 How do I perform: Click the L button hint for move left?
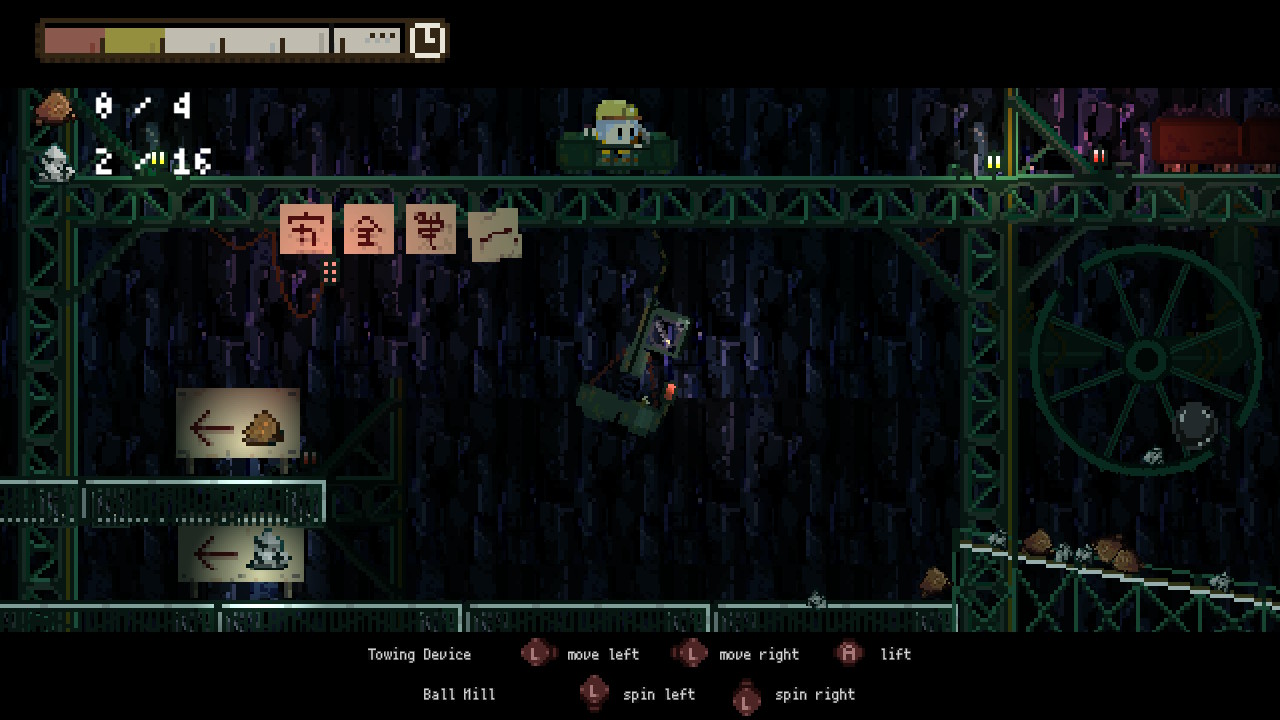coord(537,654)
